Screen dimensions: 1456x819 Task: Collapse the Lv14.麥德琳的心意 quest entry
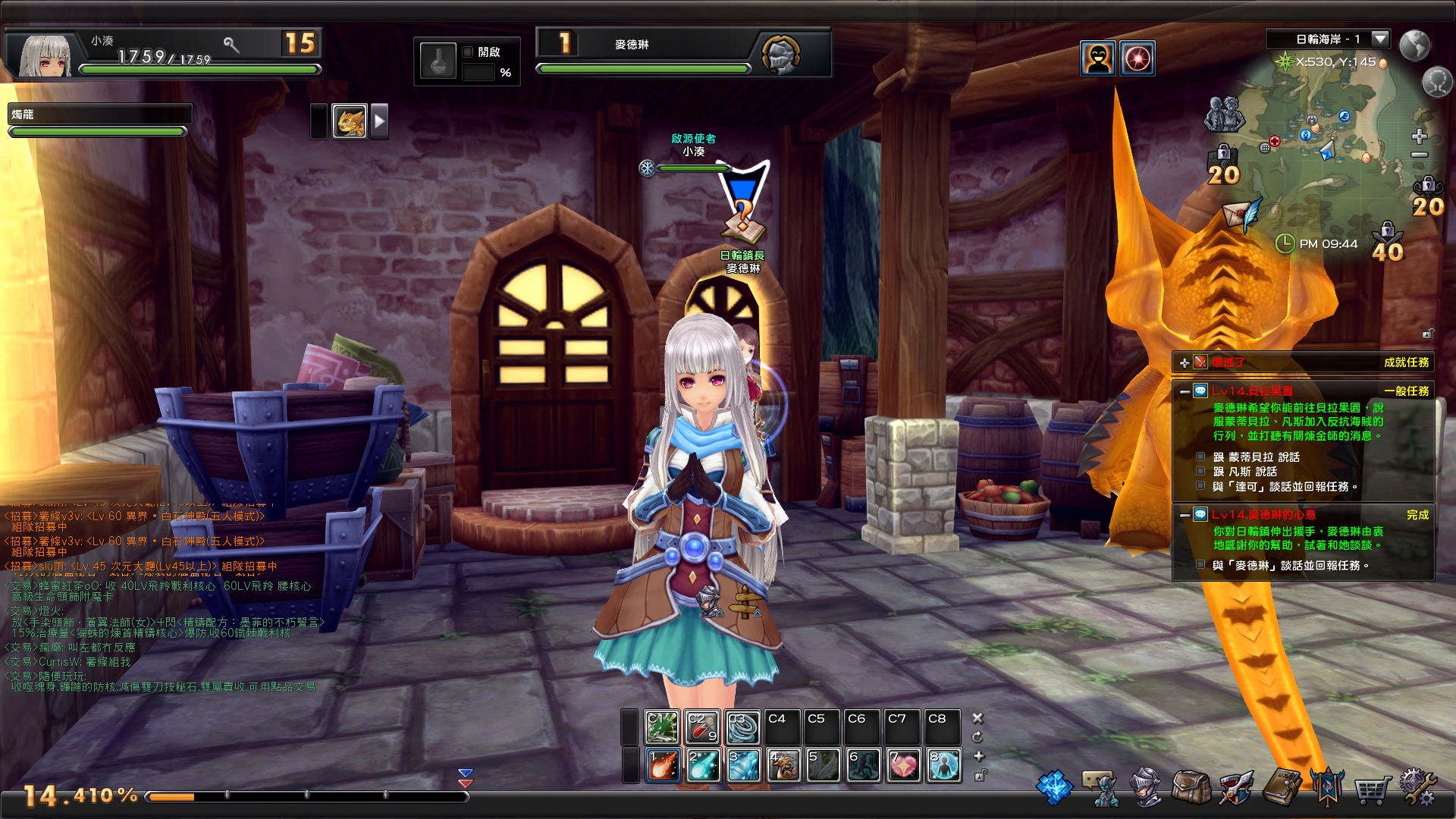(x=1184, y=515)
